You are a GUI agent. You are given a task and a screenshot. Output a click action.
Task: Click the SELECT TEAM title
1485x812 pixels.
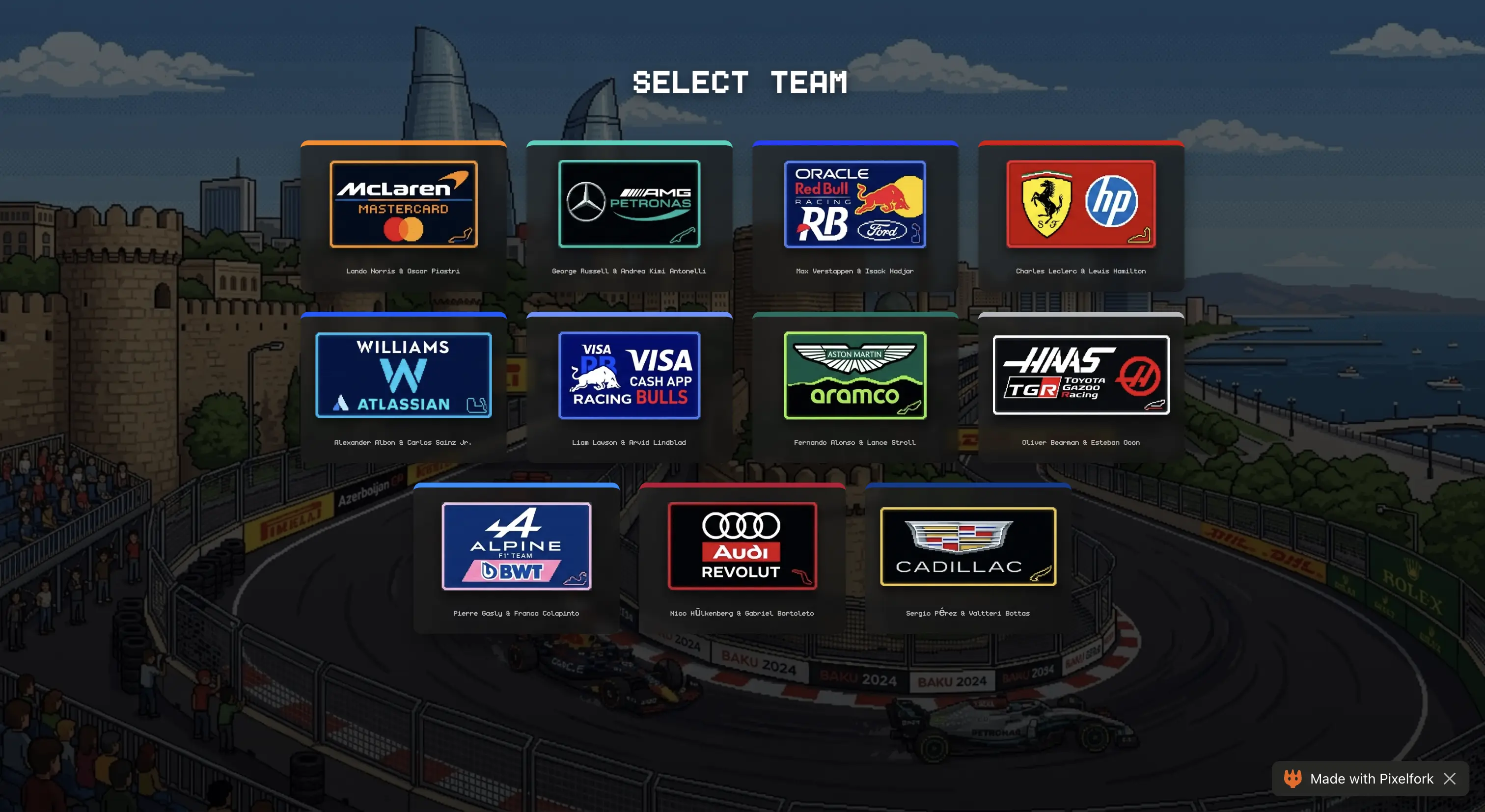(740, 82)
